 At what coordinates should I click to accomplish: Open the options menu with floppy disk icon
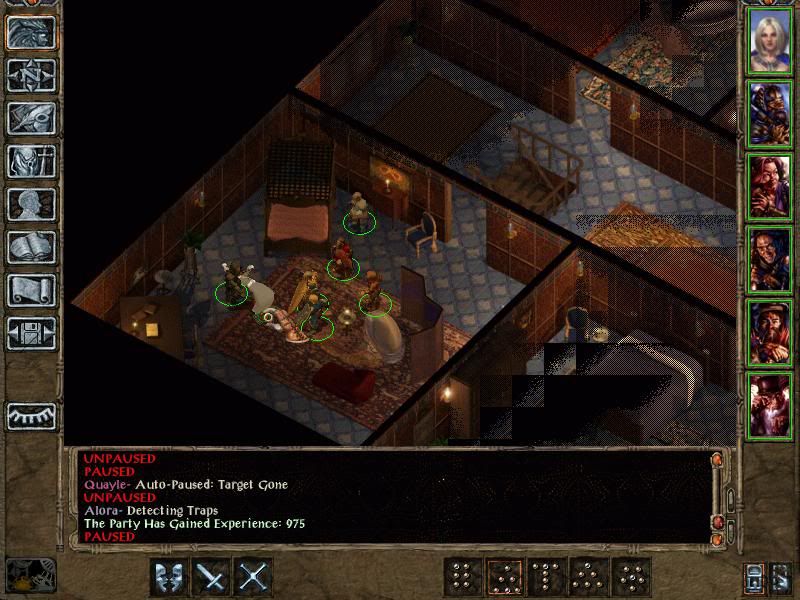click(x=31, y=333)
